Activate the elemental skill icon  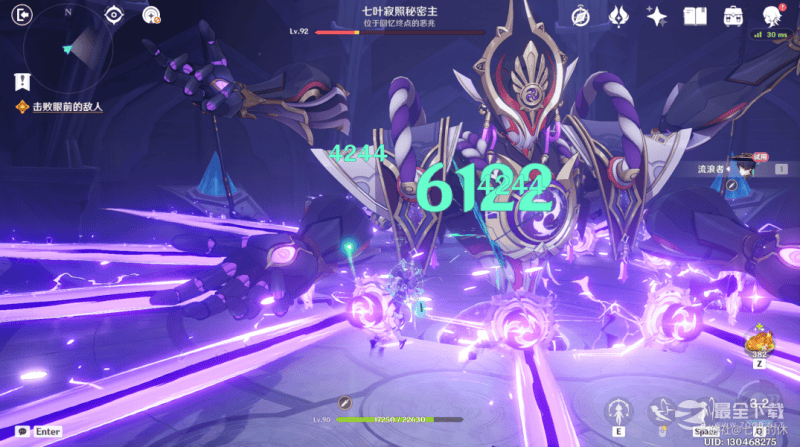pyautogui.click(x=620, y=410)
